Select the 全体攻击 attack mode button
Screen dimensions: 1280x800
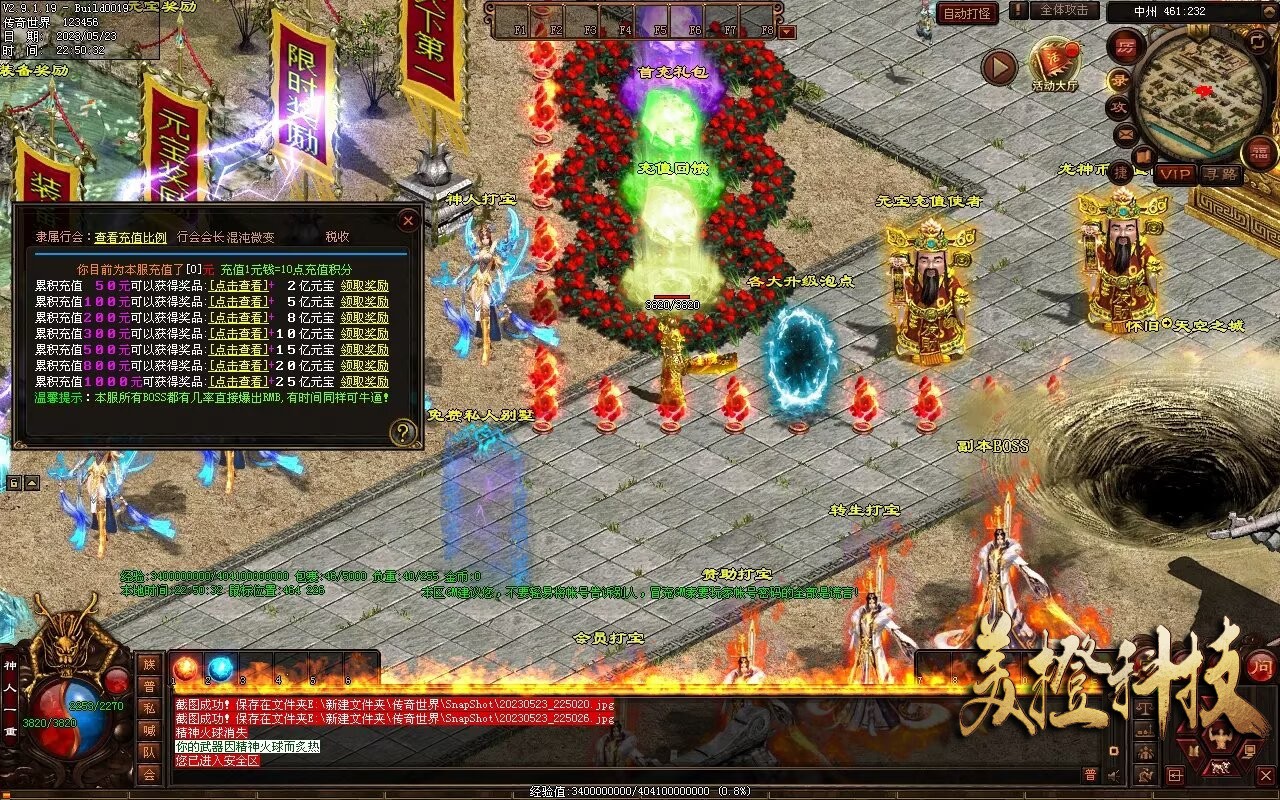(1064, 10)
